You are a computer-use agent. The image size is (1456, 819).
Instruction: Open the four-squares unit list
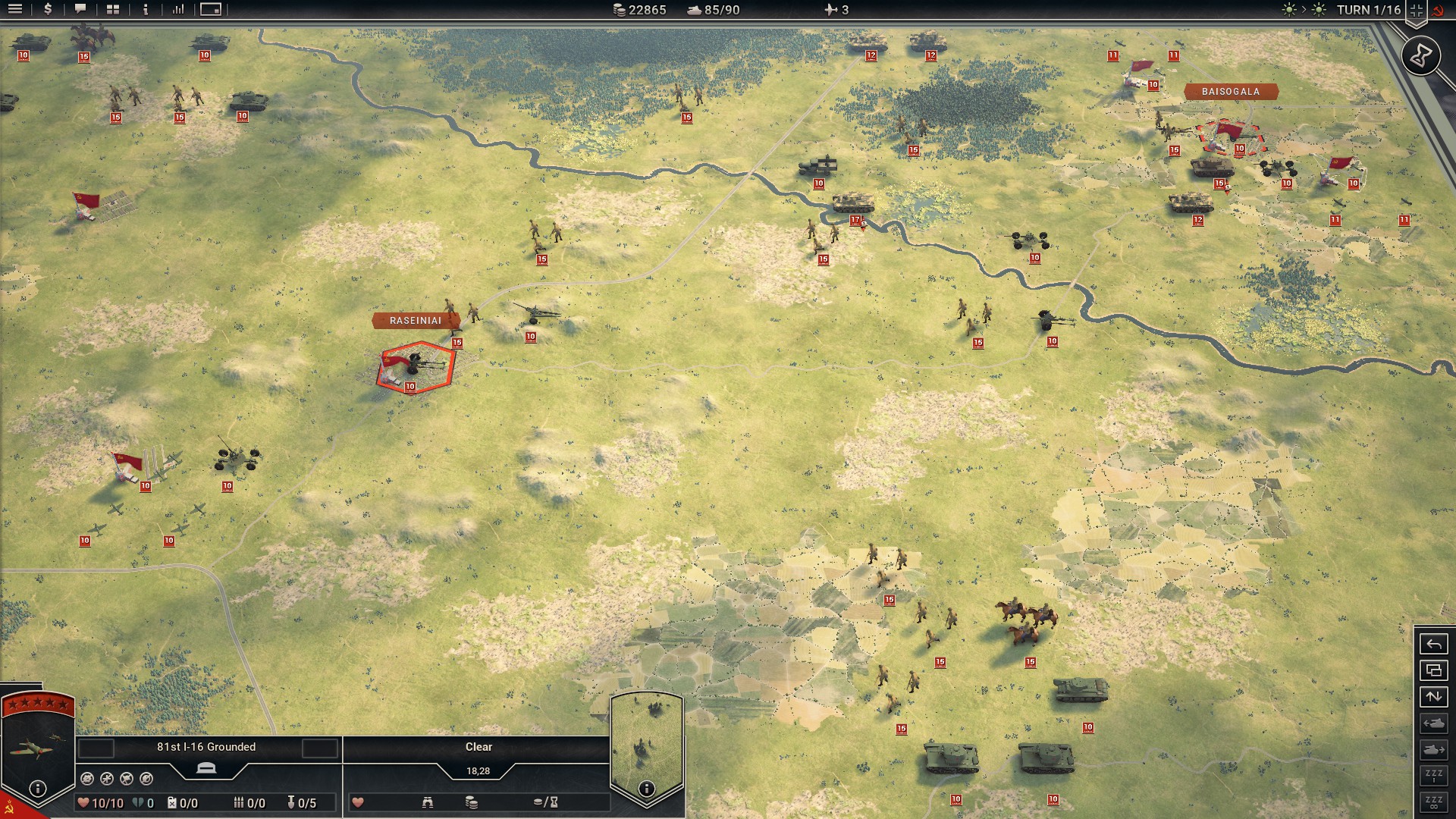click(113, 10)
